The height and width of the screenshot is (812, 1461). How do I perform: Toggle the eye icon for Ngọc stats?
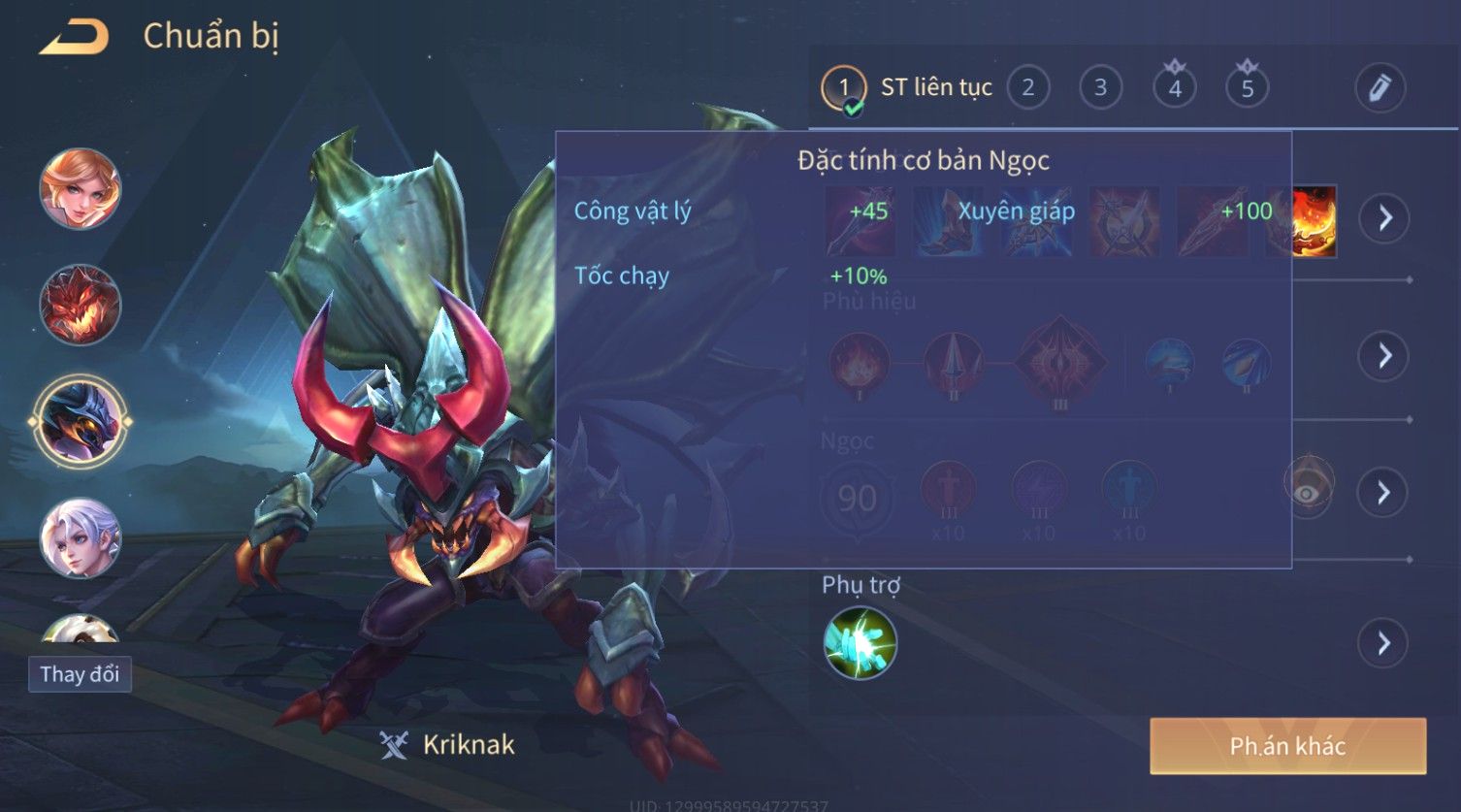tap(1308, 492)
